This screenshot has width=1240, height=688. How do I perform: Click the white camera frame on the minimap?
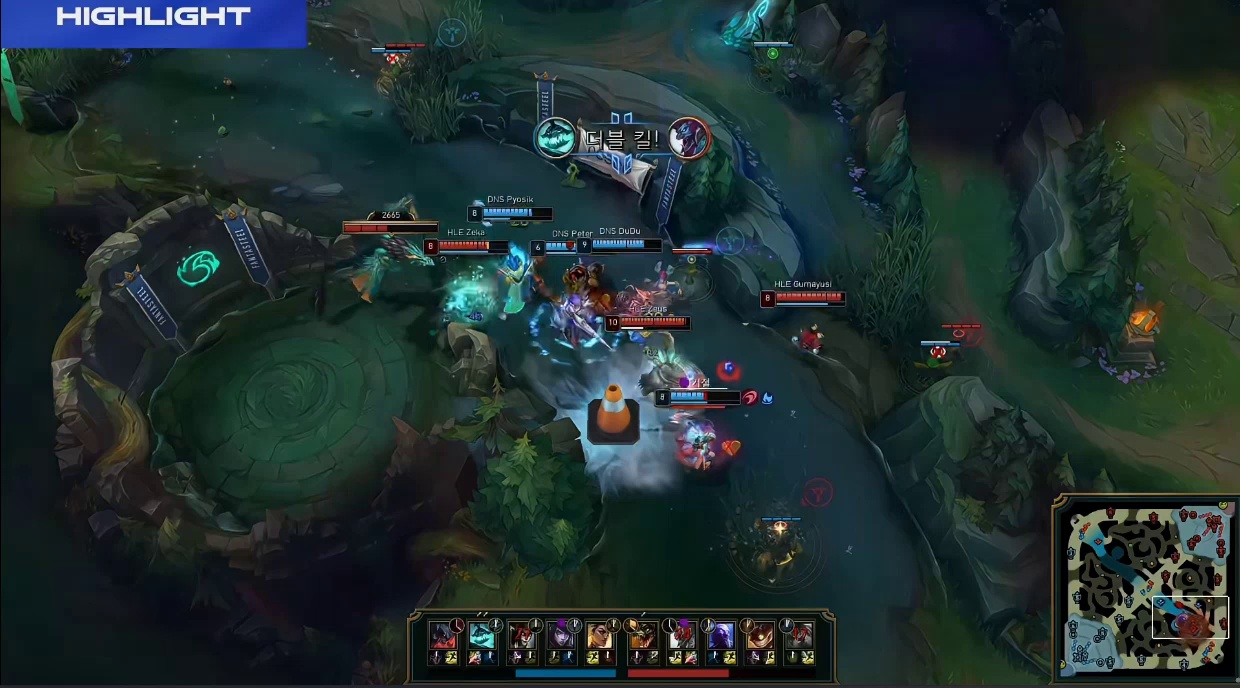click(x=1190, y=617)
